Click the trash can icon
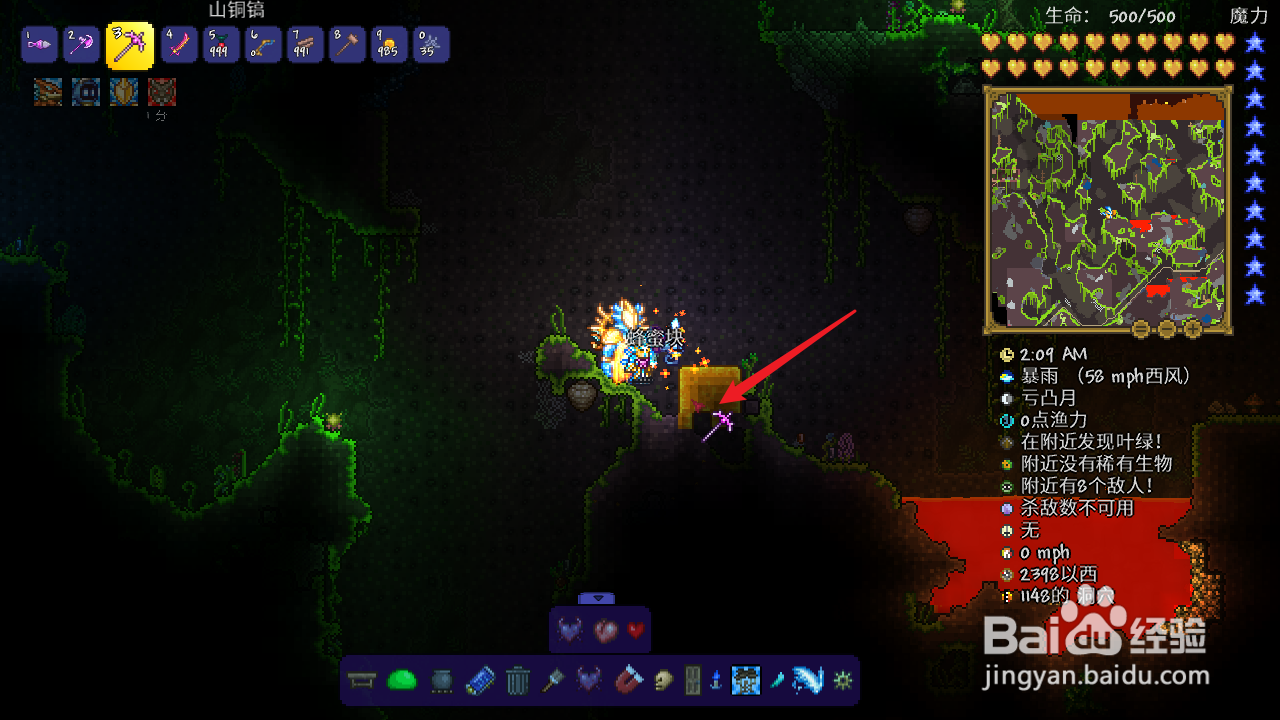The height and width of the screenshot is (720, 1280). click(517, 681)
